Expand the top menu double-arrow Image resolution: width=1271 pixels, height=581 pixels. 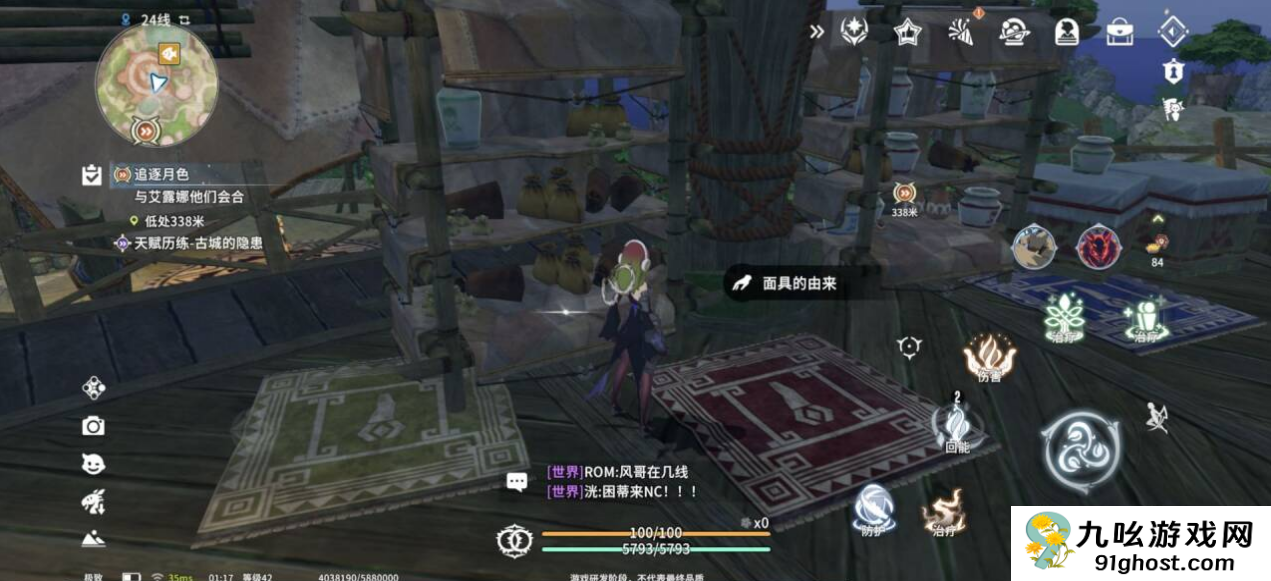pos(817,31)
